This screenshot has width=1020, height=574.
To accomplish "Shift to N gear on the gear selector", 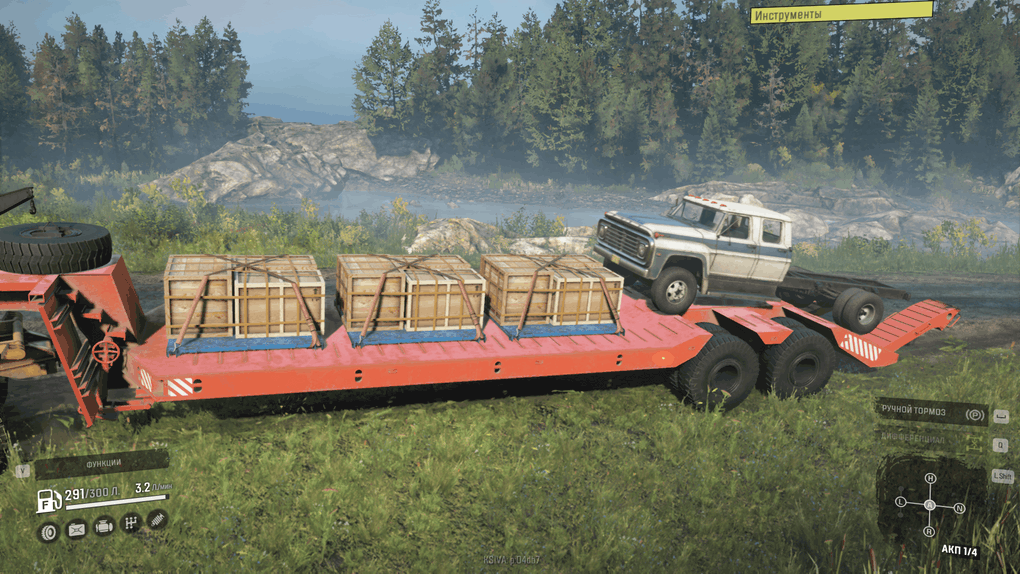I will pos(960,508).
